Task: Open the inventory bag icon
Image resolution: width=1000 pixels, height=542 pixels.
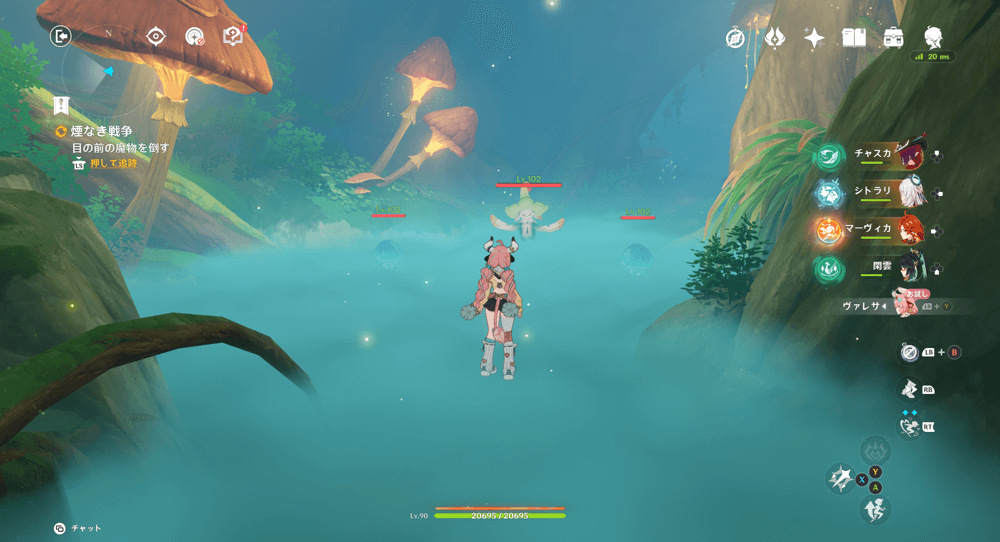Action: point(893,38)
